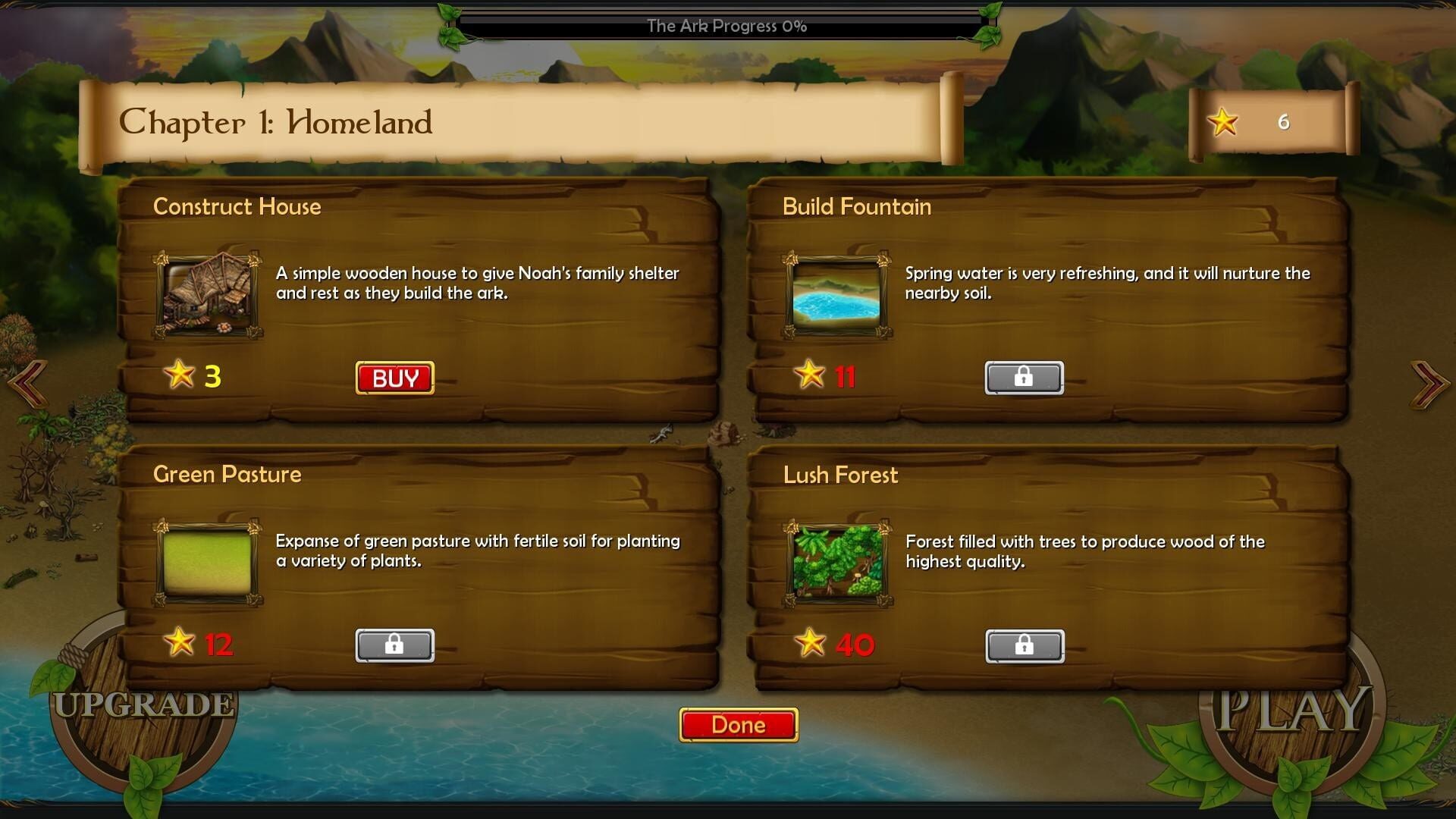Buy the Construct House upgrade
Image resolution: width=1456 pixels, height=819 pixels.
pos(394,376)
